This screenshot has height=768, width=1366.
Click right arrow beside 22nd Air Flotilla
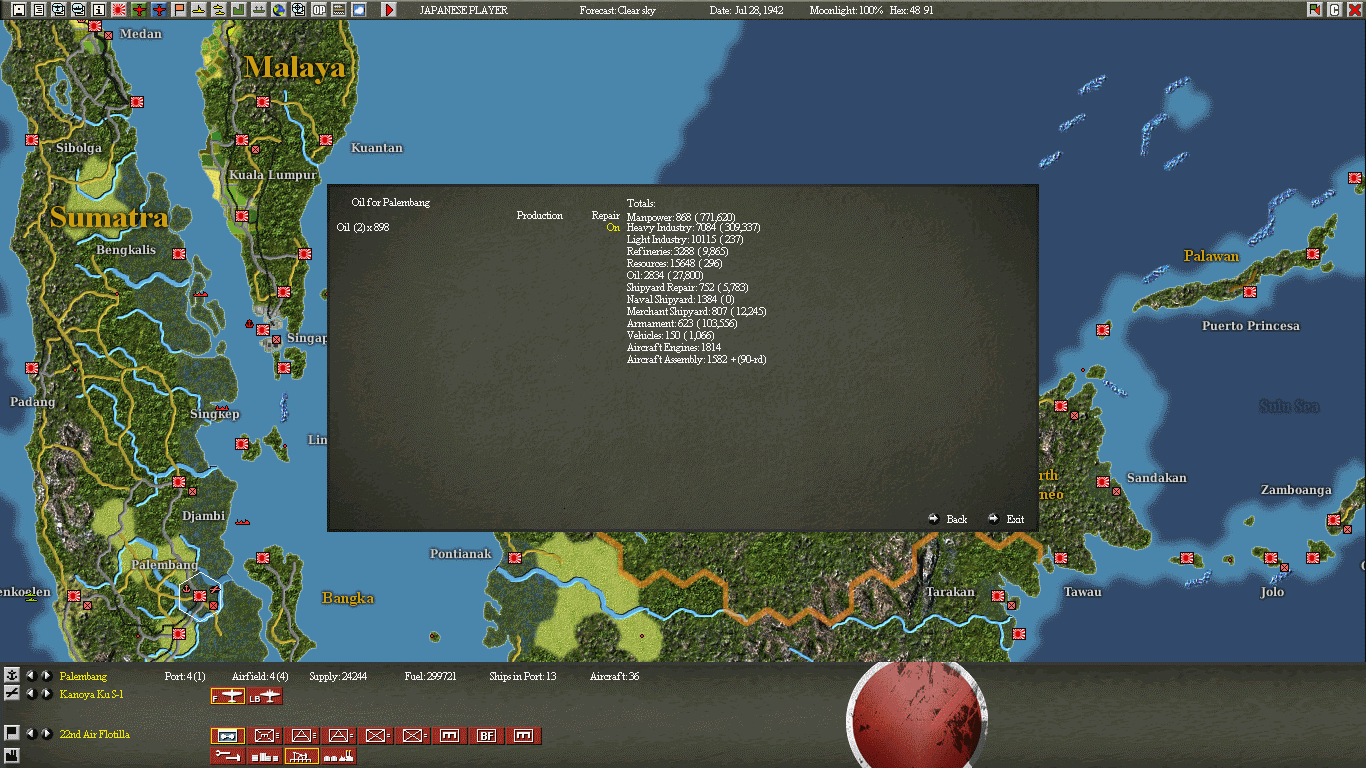click(46, 734)
